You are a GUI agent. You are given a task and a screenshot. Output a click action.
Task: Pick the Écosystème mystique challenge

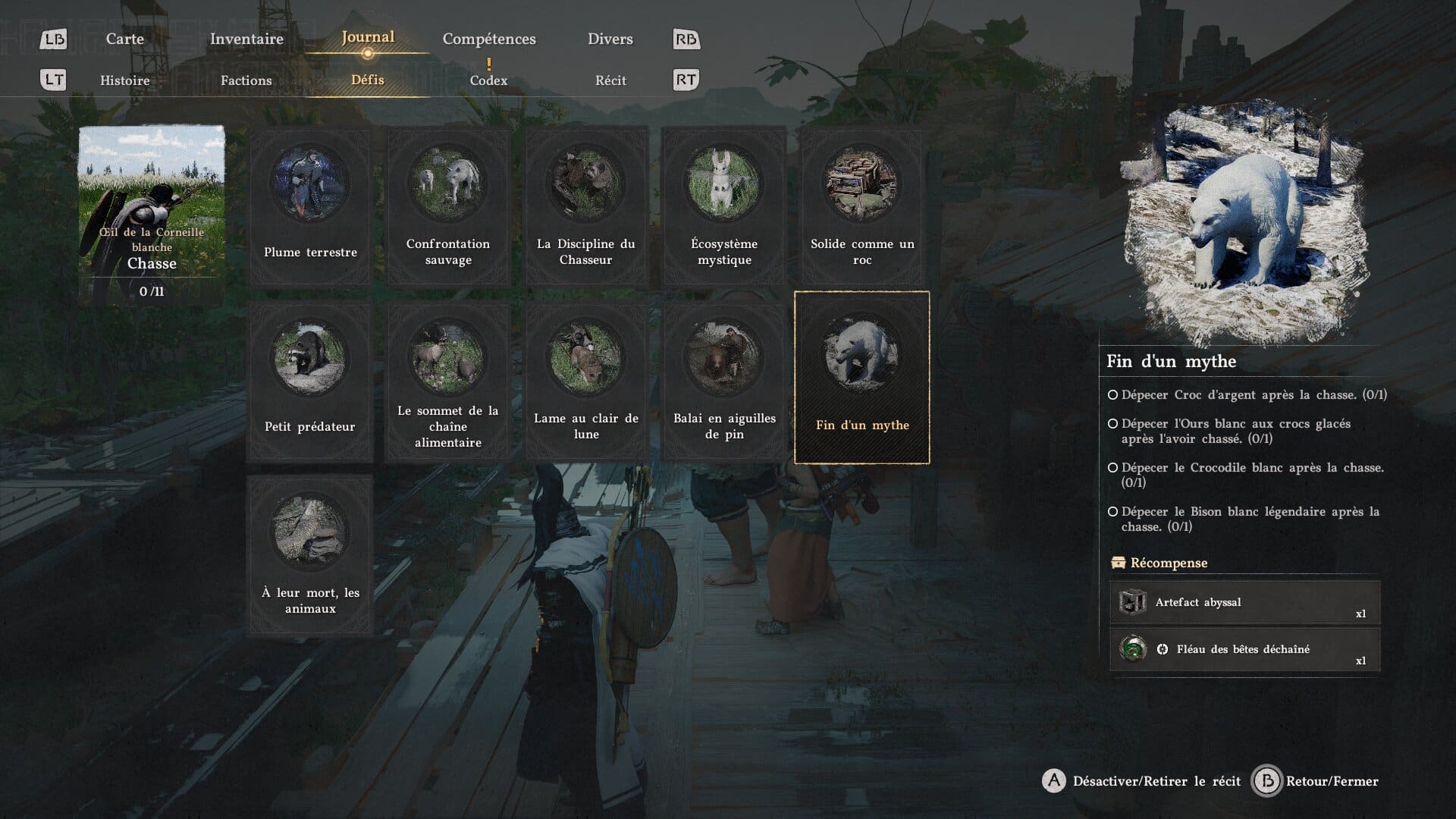tap(724, 206)
